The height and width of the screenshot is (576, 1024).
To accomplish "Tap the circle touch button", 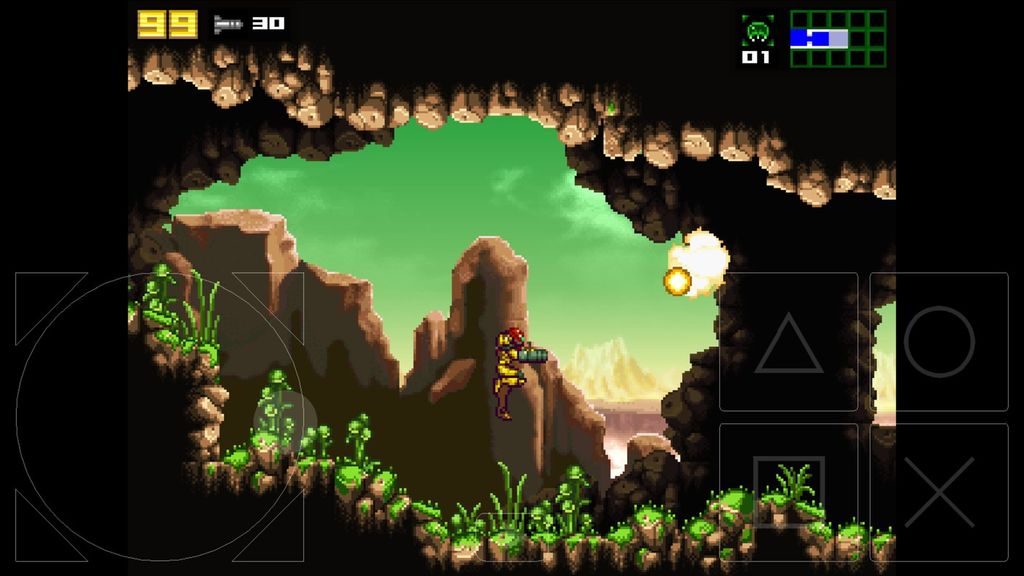I will tap(939, 342).
